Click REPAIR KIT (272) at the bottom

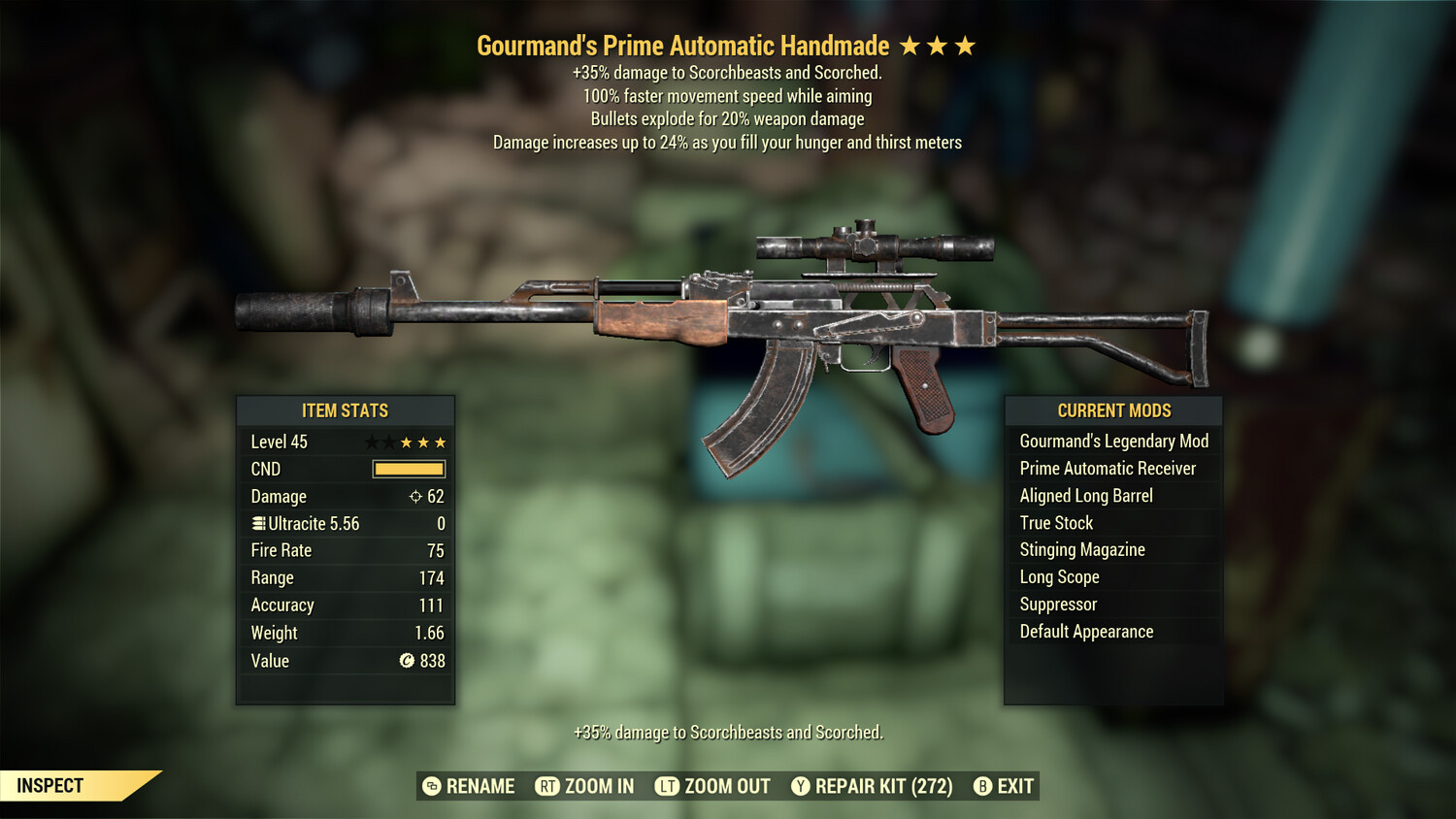coord(883,786)
